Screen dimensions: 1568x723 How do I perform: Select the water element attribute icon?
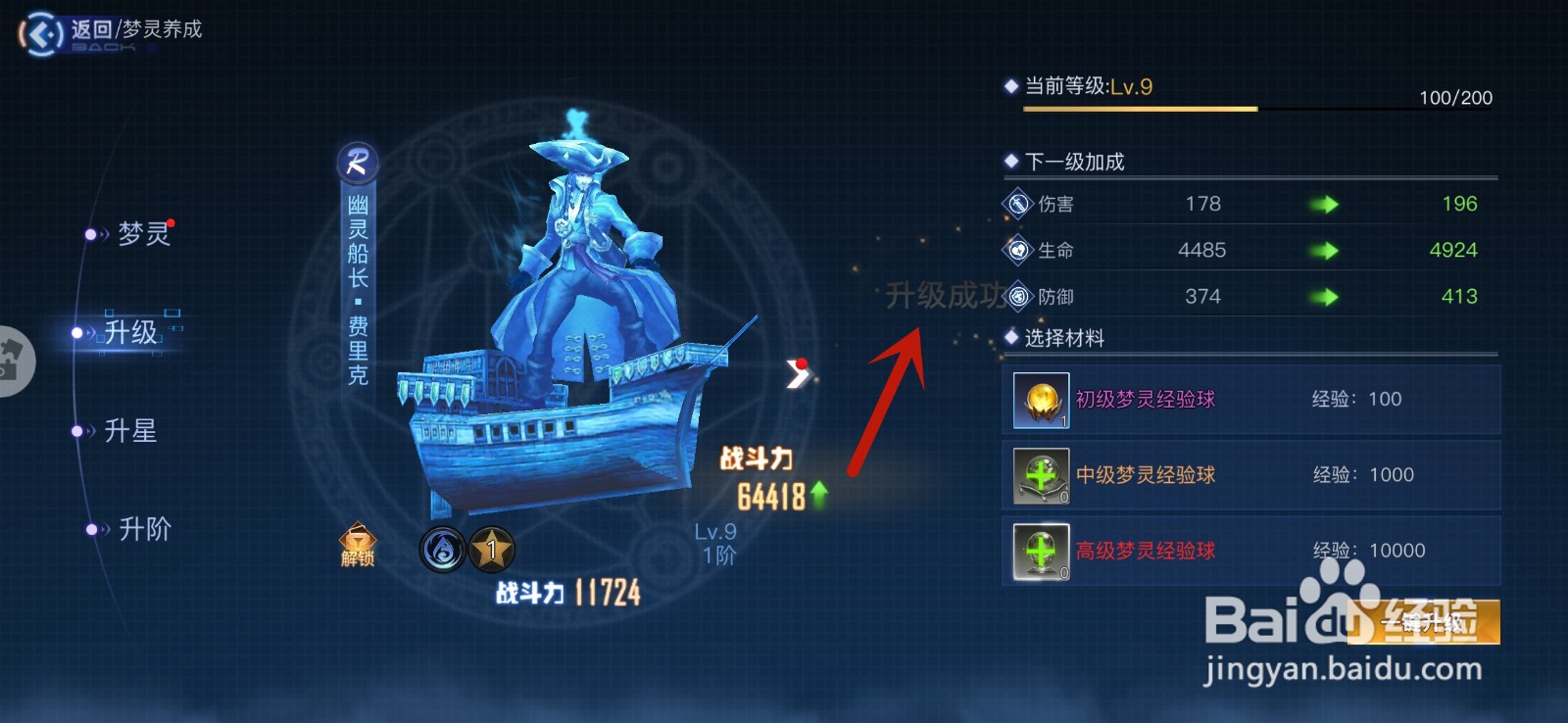pyautogui.click(x=442, y=550)
